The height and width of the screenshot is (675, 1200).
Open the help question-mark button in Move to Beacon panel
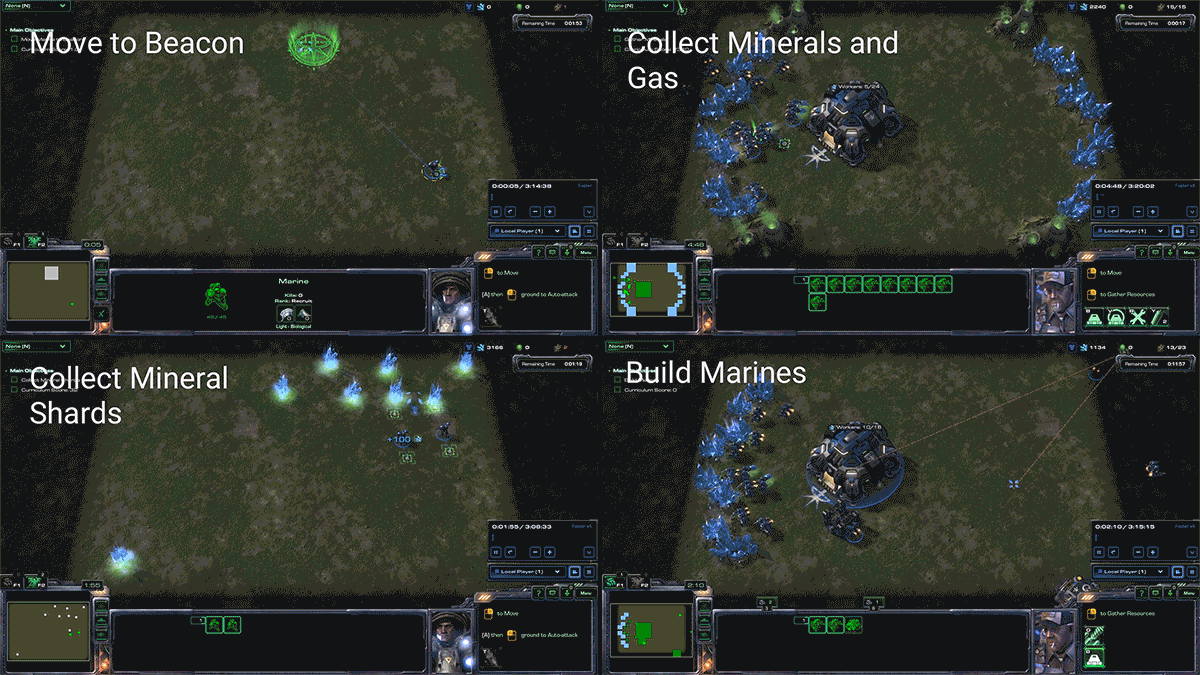541,253
